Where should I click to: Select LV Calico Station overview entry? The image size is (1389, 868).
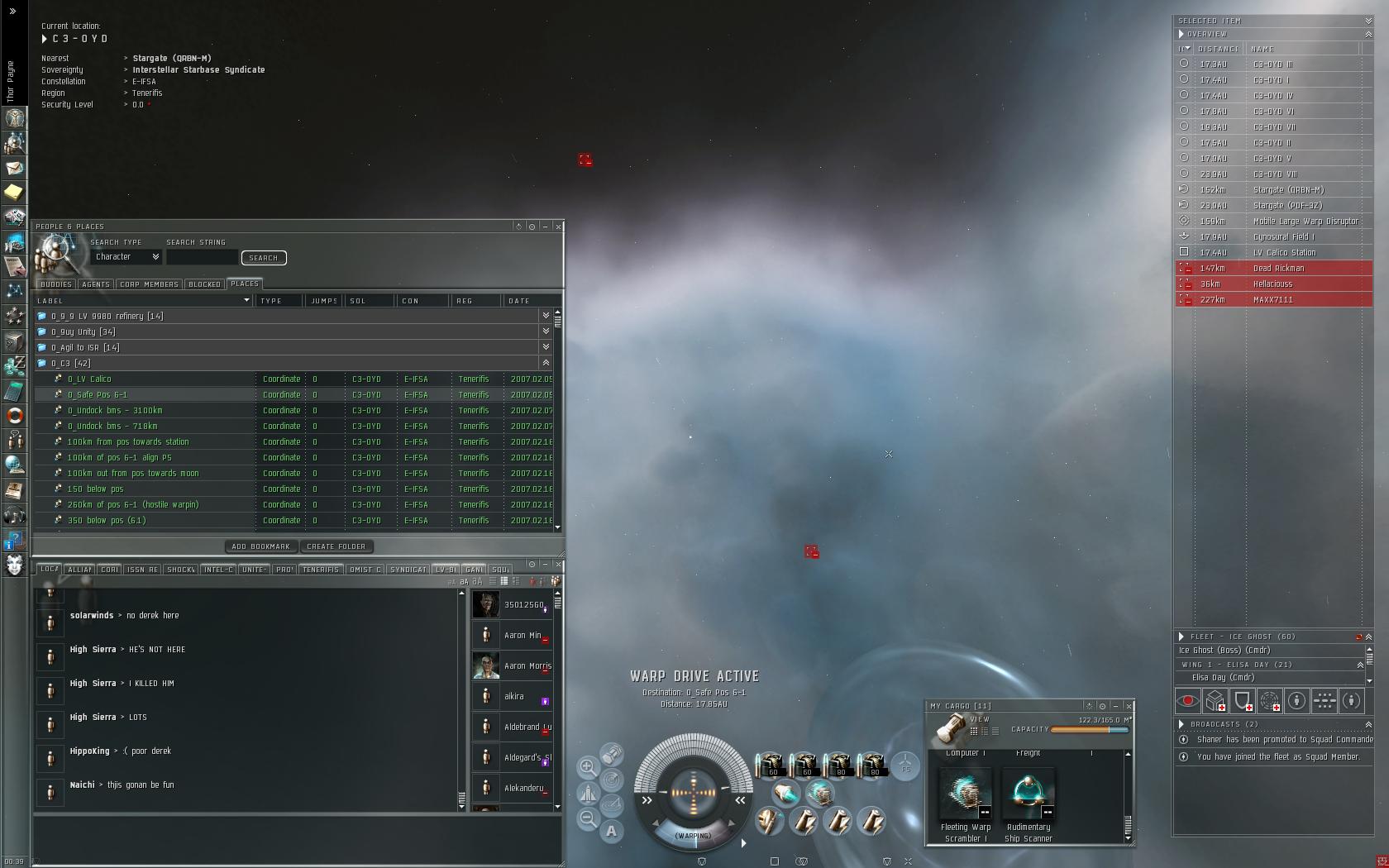click(x=1284, y=253)
